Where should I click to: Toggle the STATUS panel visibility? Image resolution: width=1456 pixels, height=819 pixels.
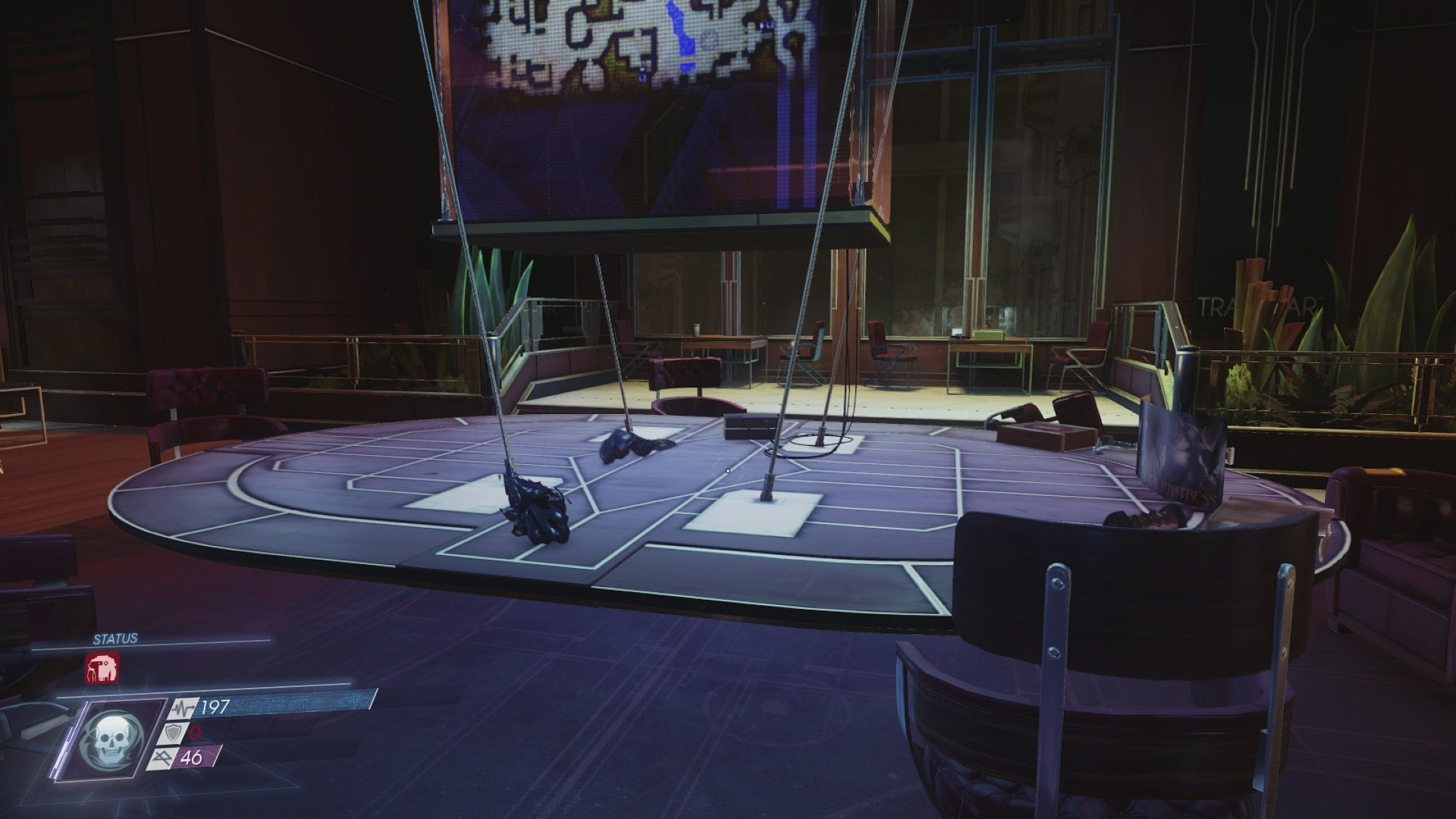point(115,638)
